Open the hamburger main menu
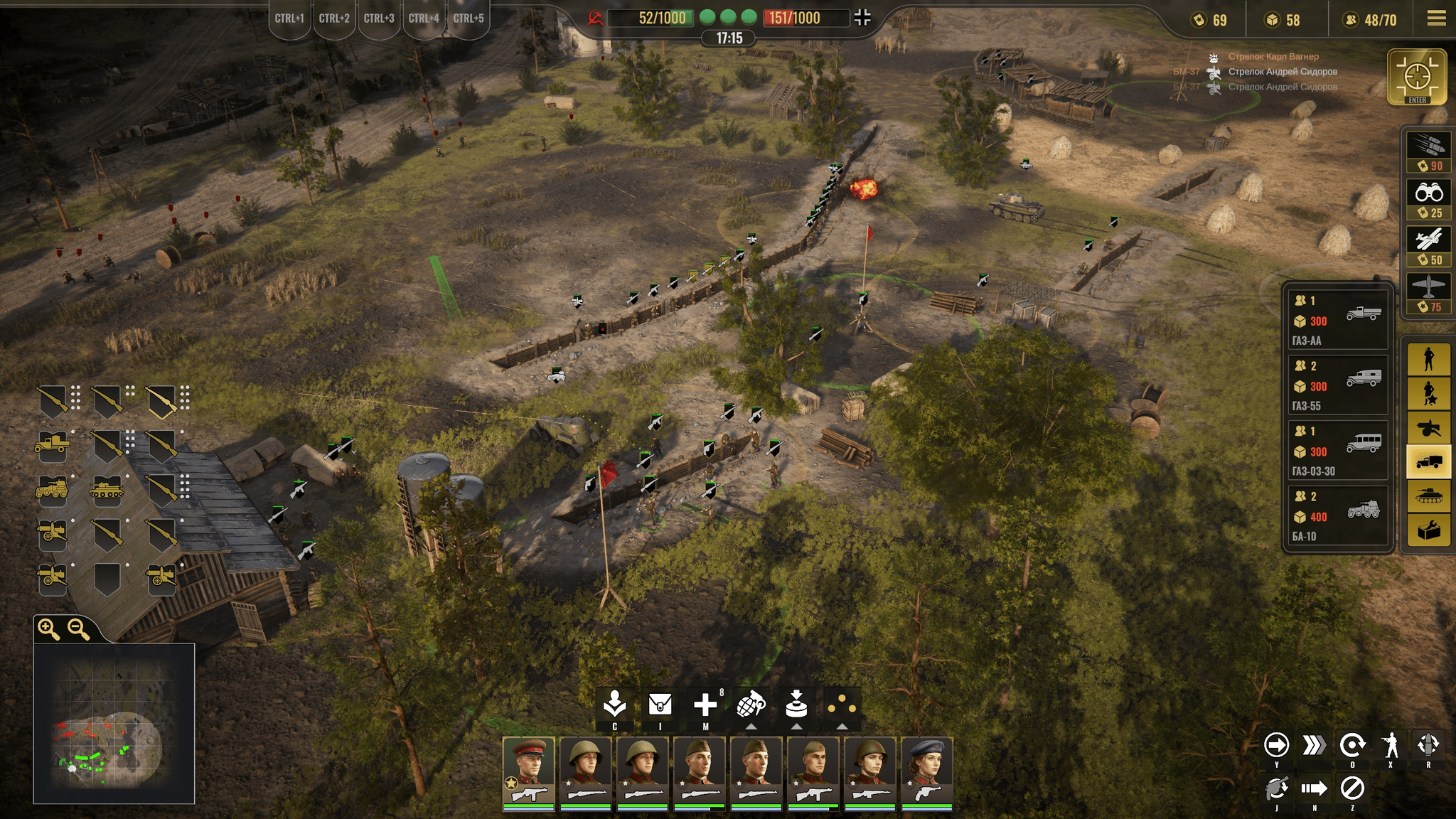Screen dimensions: 1456x819 coord(1436,18)
